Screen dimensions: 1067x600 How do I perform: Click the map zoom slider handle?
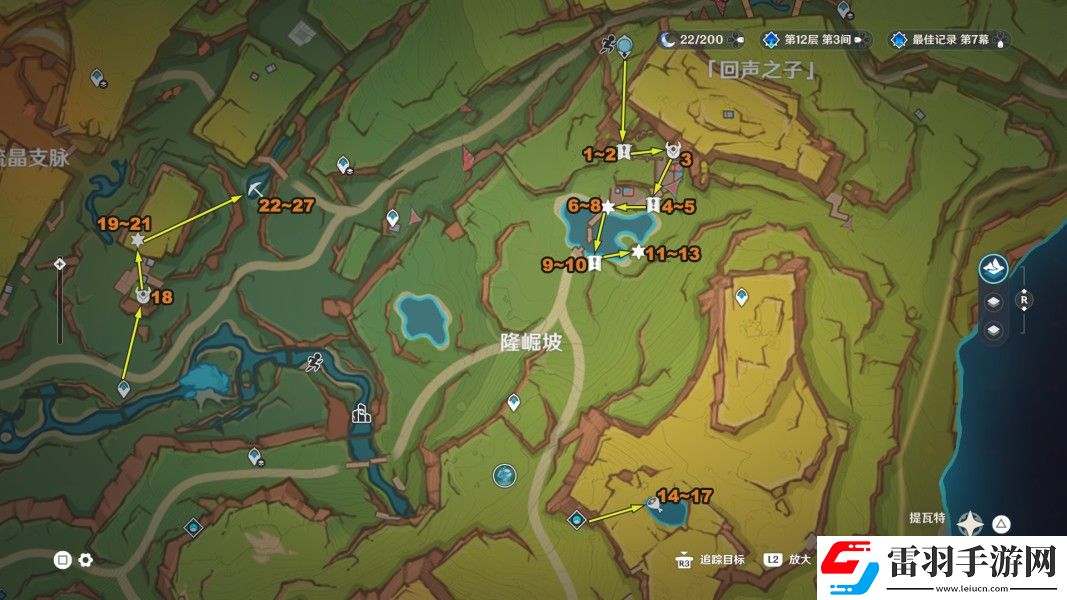point(60,264)
